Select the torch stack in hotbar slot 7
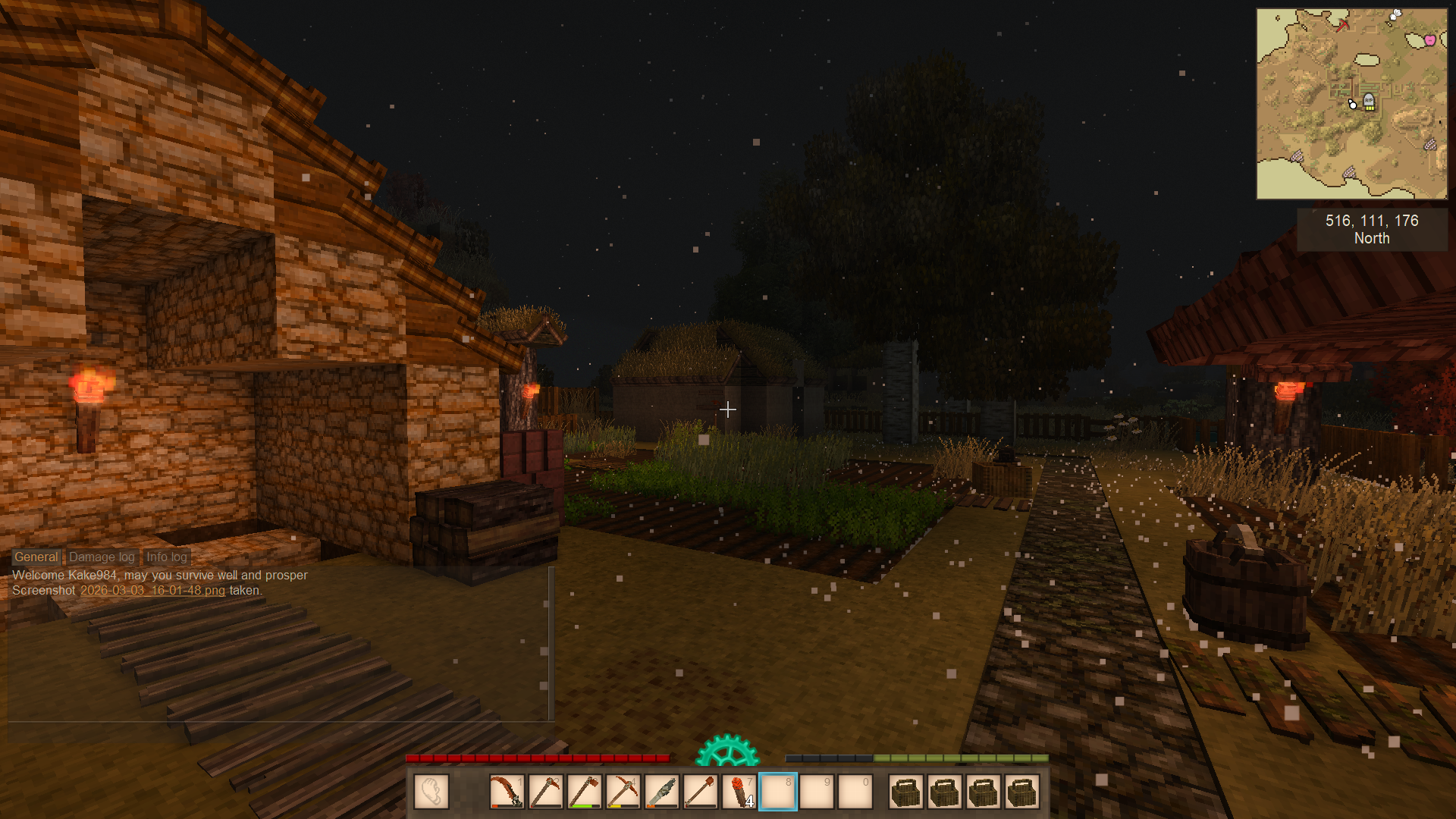Screen dimensions: 1456x819 739,792
